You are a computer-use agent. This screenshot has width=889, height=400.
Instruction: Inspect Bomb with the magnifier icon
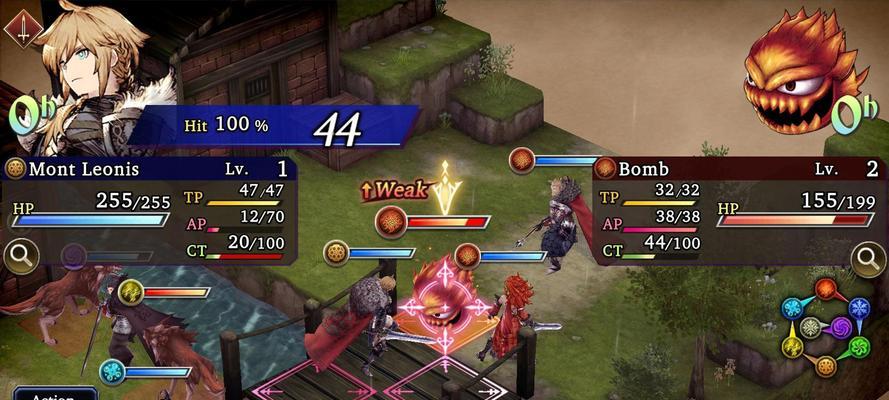867,259
